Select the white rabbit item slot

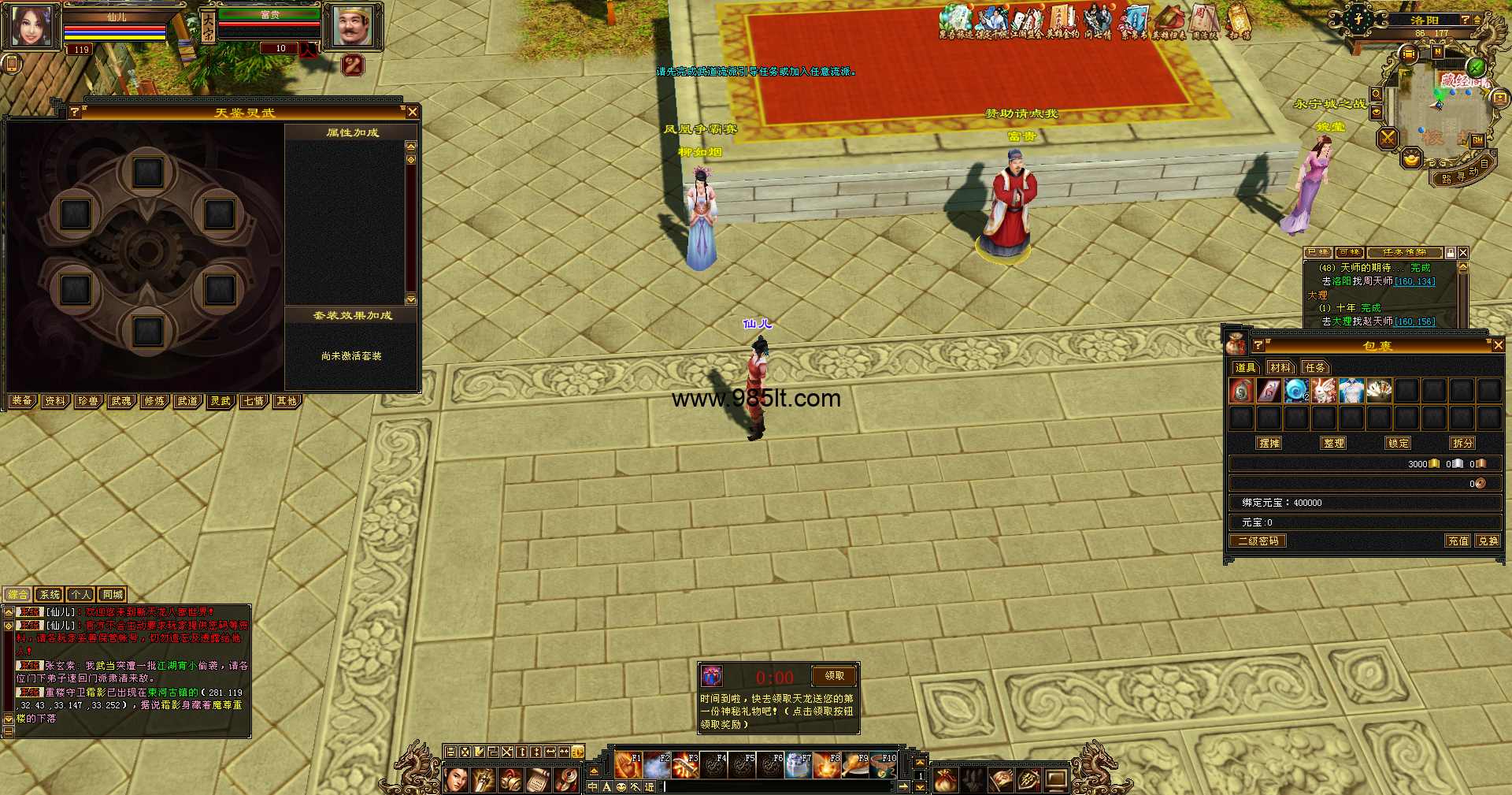click(x=1324, y=391)
